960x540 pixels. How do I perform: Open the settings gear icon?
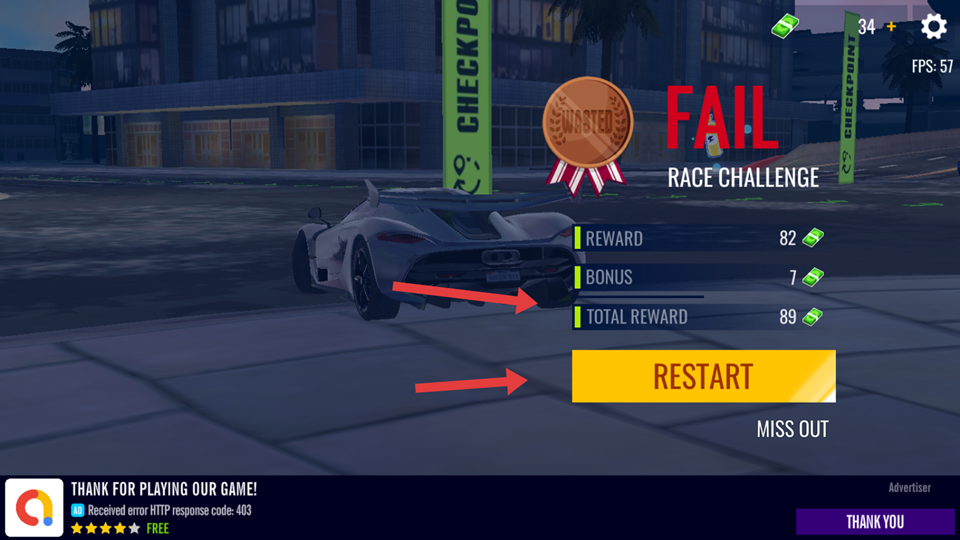933,26
